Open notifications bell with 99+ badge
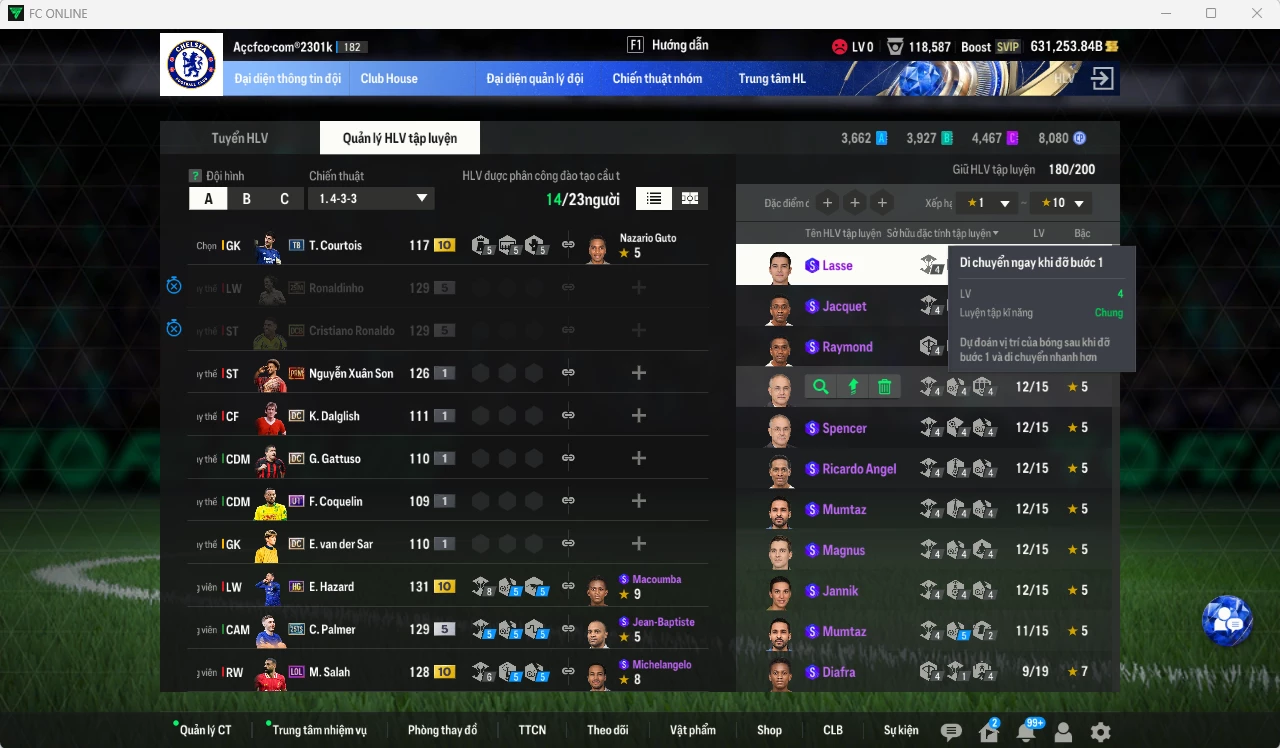 tap(1025, 732)
